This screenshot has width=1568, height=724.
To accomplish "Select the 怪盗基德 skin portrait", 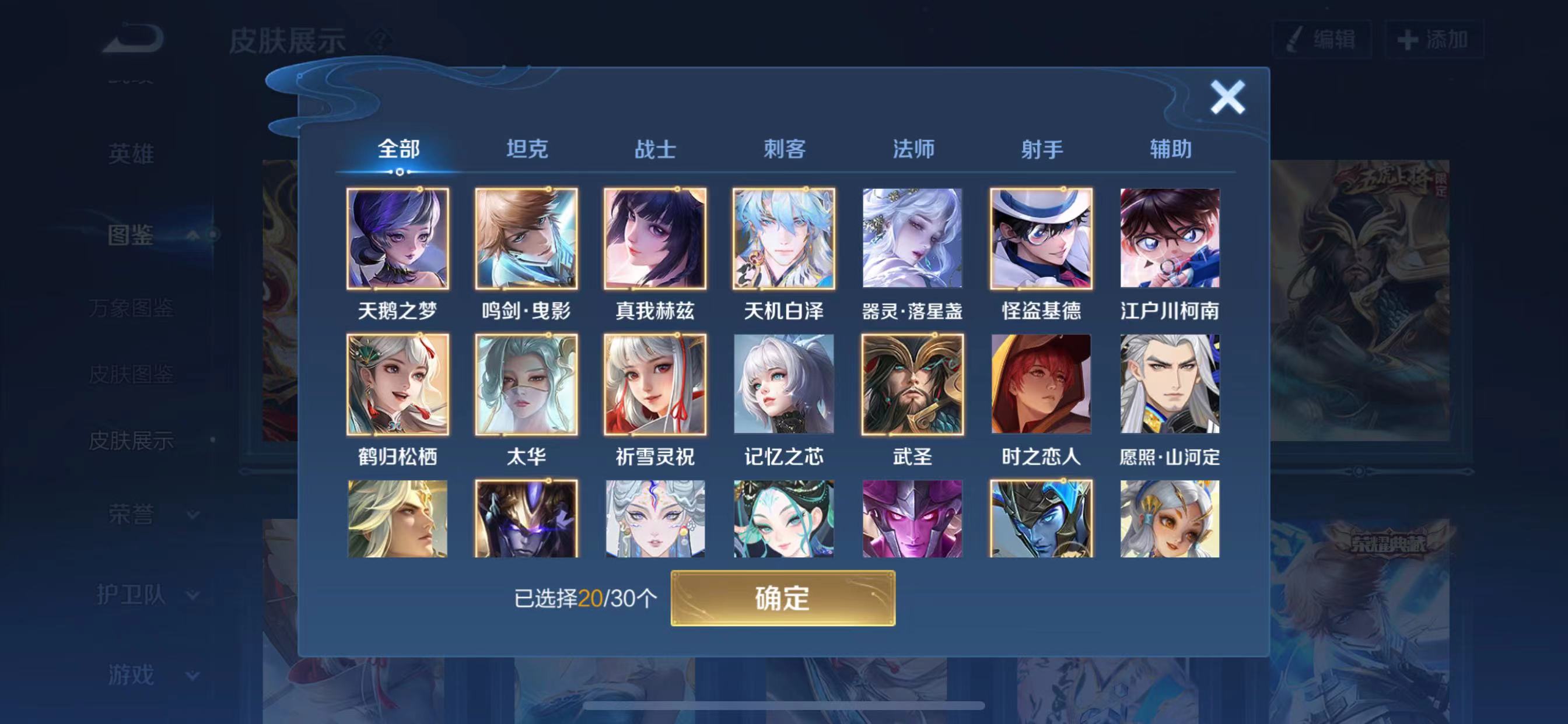I will point(1041,239).
